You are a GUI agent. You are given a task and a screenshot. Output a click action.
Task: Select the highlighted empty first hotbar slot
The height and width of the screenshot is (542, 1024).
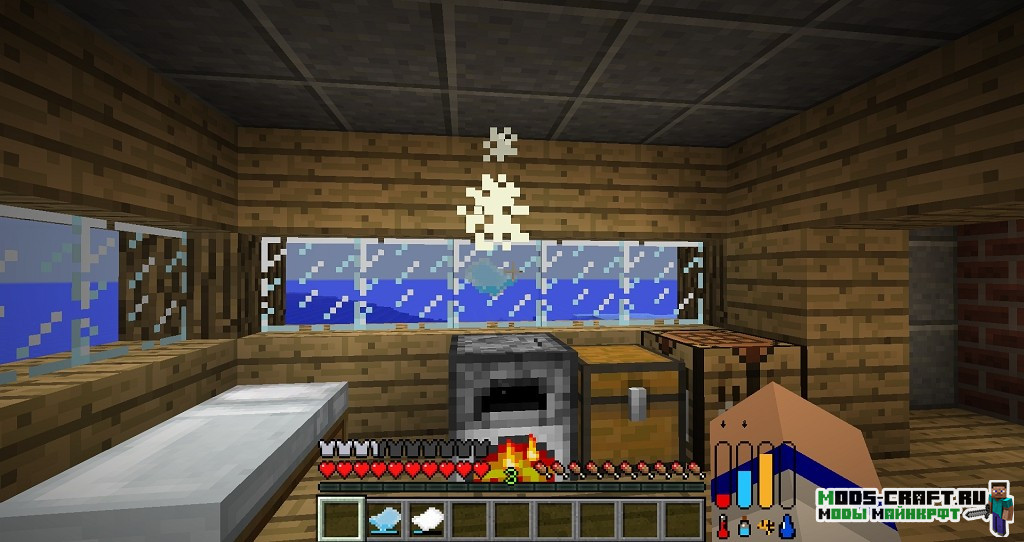341,517
